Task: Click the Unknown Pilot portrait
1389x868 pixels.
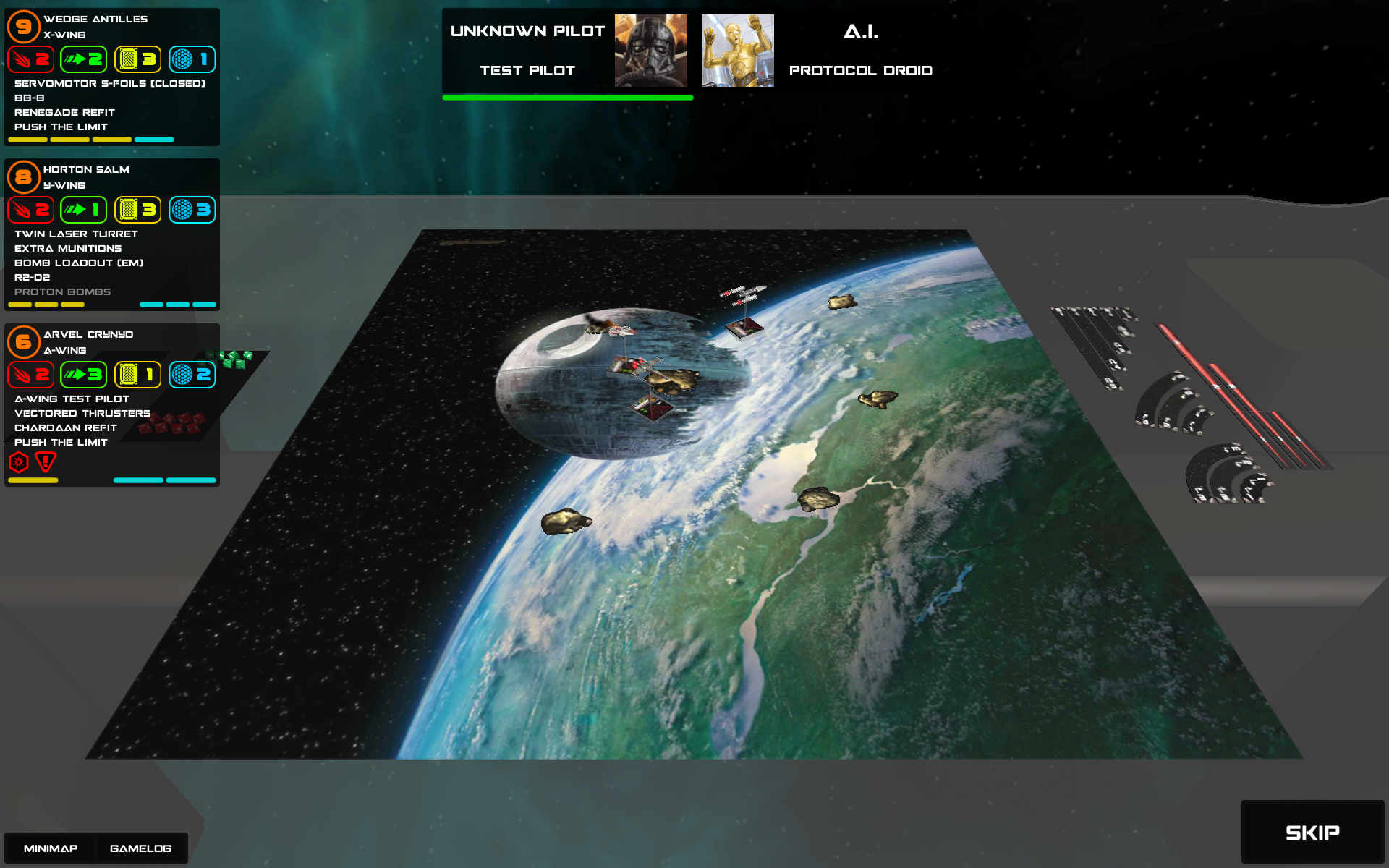Action: point(650,51)
